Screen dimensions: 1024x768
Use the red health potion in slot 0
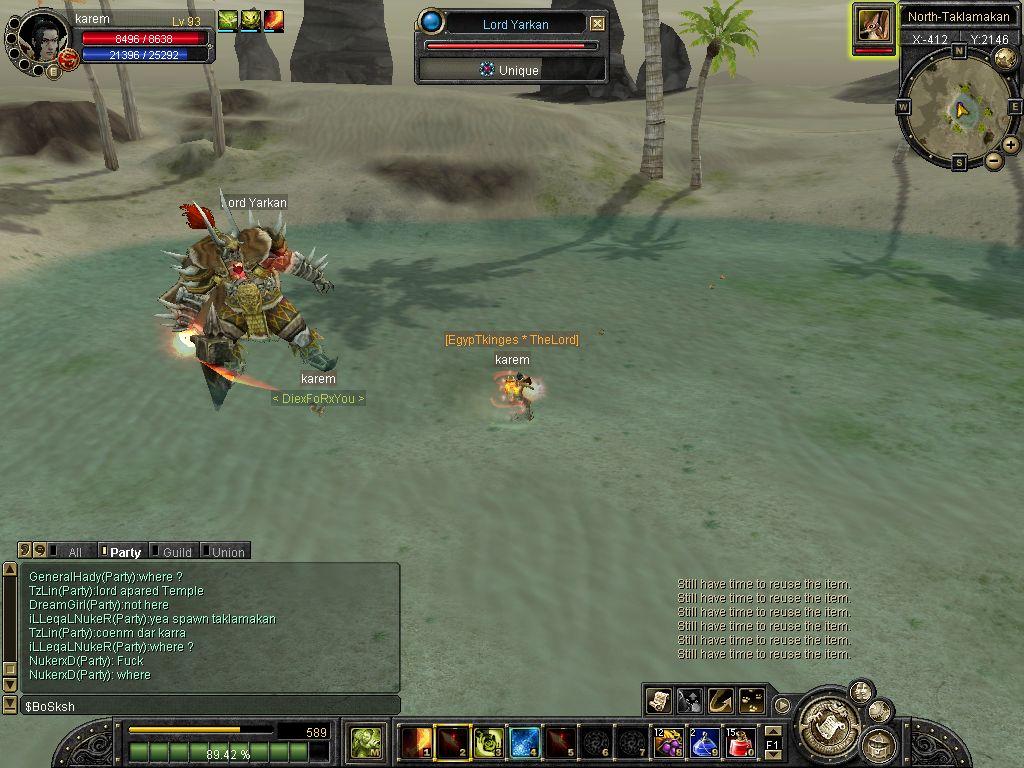click(740, 743)
